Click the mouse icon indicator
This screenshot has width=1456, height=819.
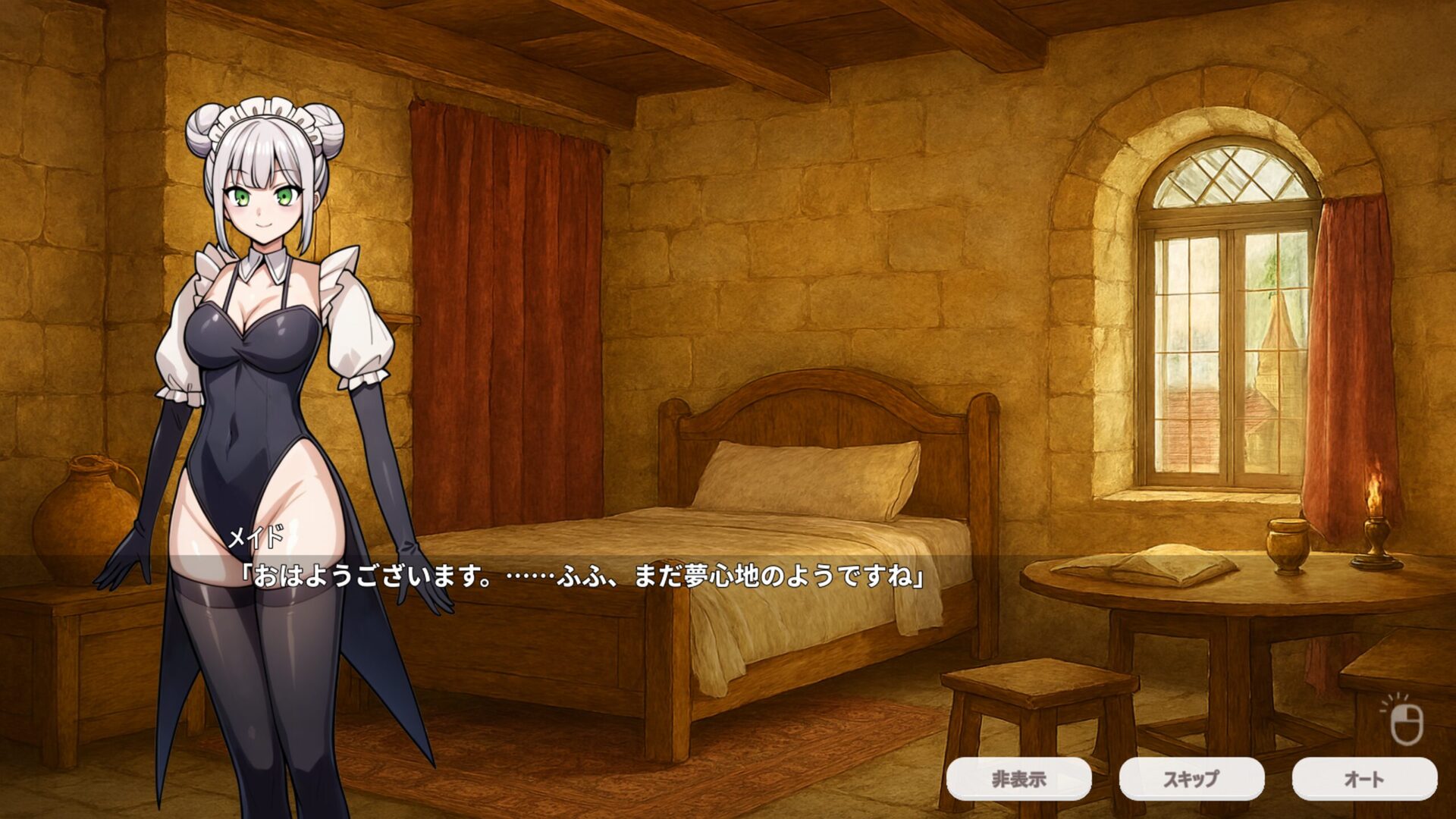tap(1405, 721)
